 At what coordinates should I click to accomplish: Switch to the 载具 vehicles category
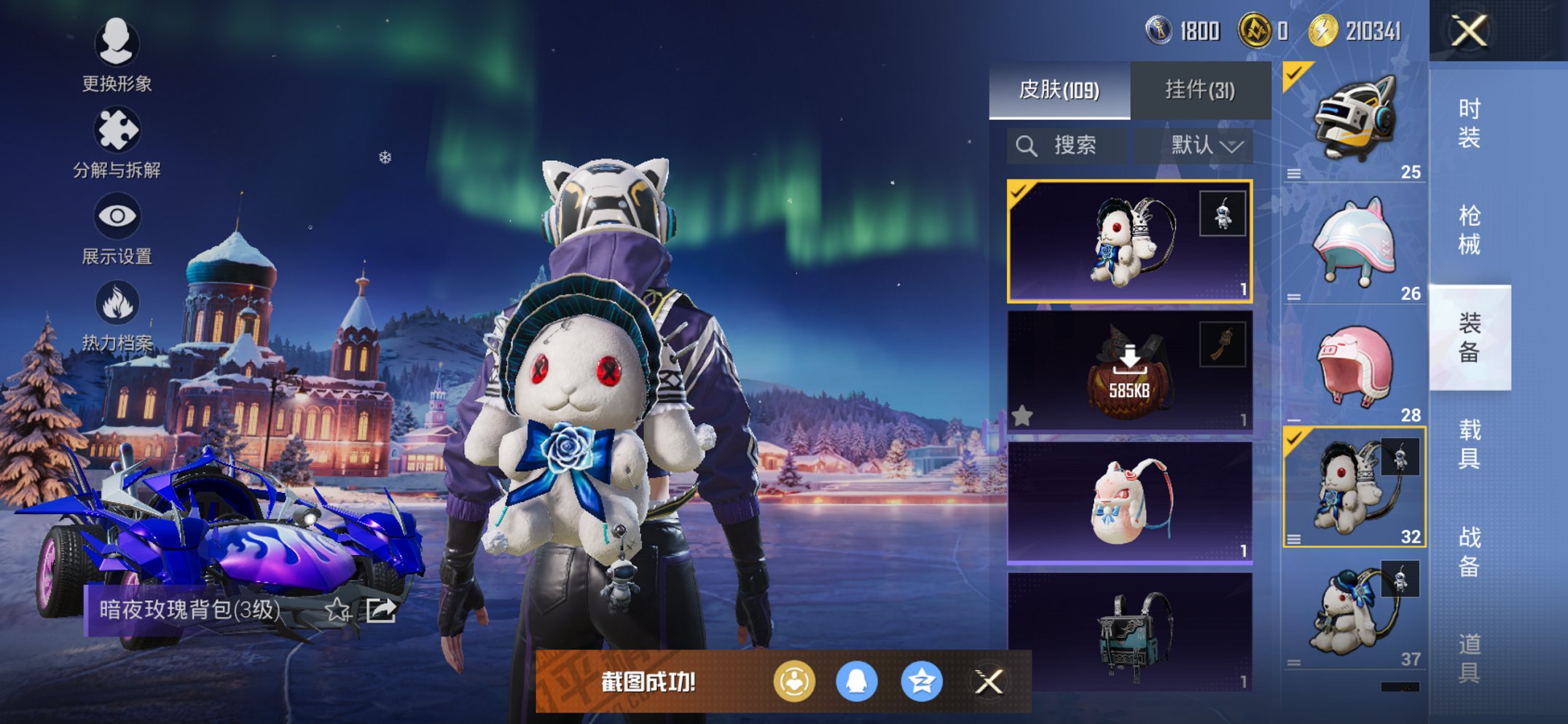click(x=1469, y=444)
